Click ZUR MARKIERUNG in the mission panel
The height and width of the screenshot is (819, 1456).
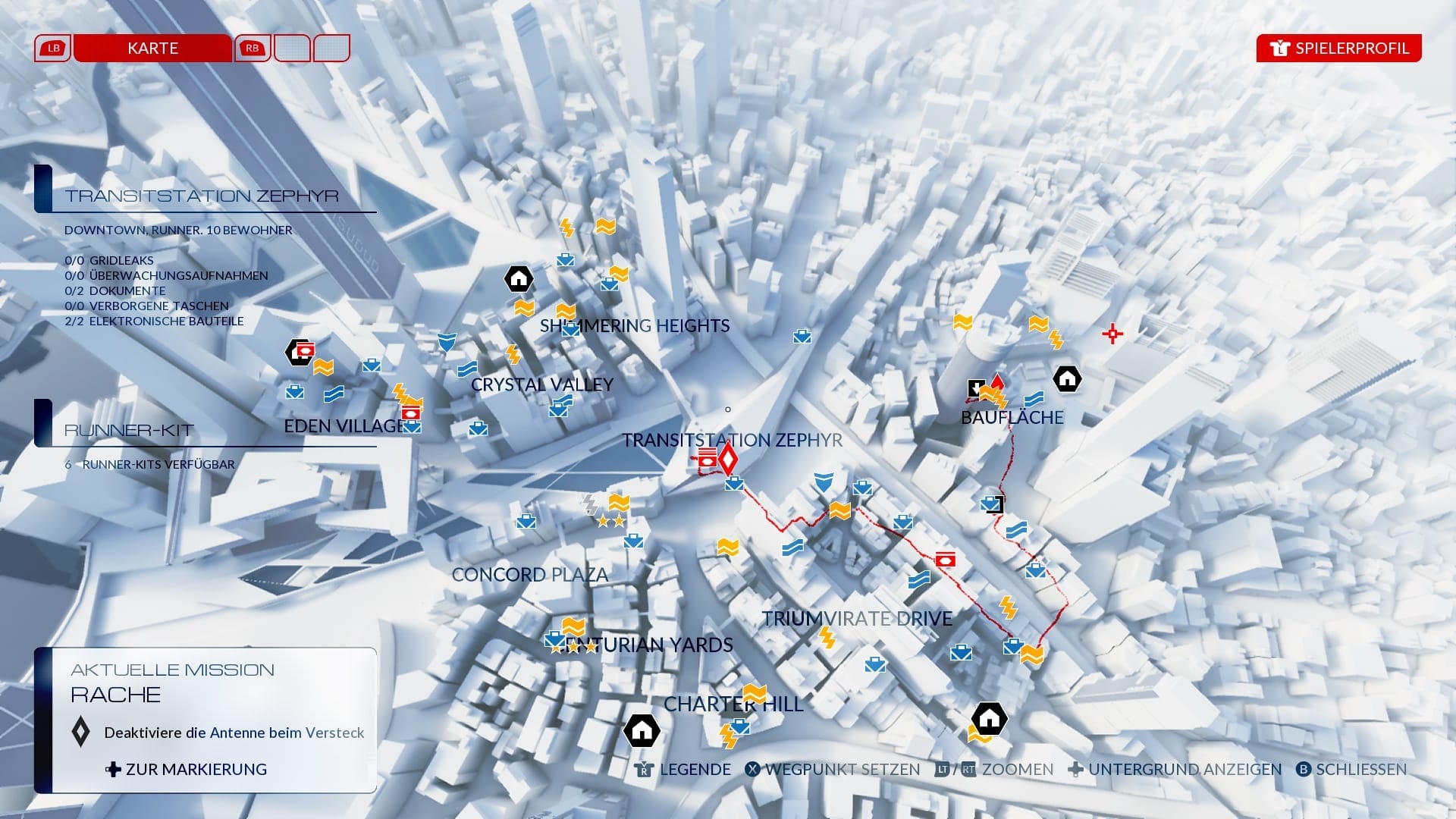[187, 769]
